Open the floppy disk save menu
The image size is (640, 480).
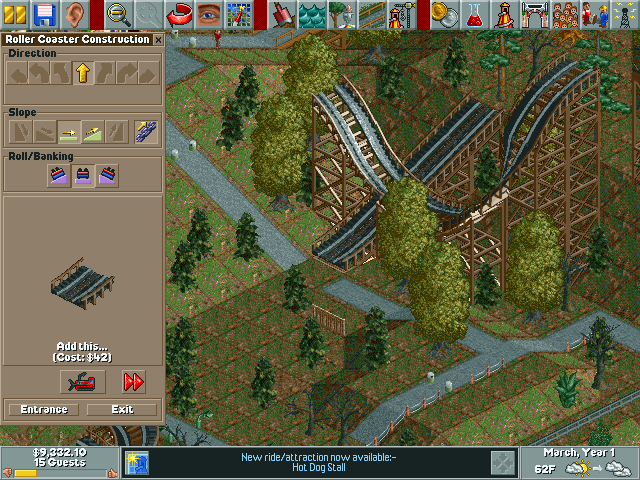tap(43, 14)
